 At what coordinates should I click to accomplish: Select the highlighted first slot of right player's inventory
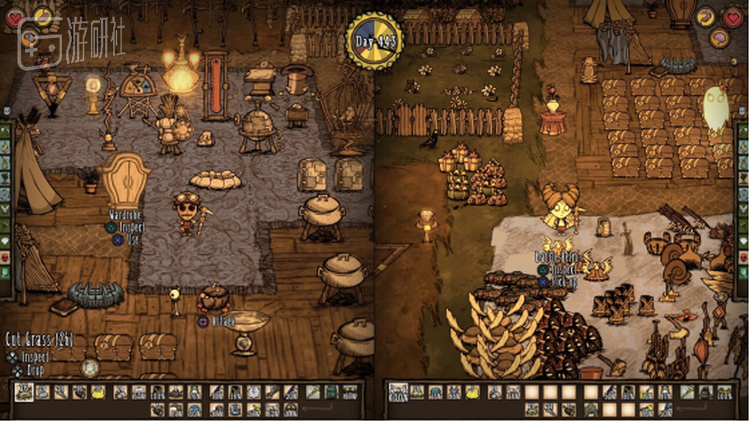[x=397, y=392]
